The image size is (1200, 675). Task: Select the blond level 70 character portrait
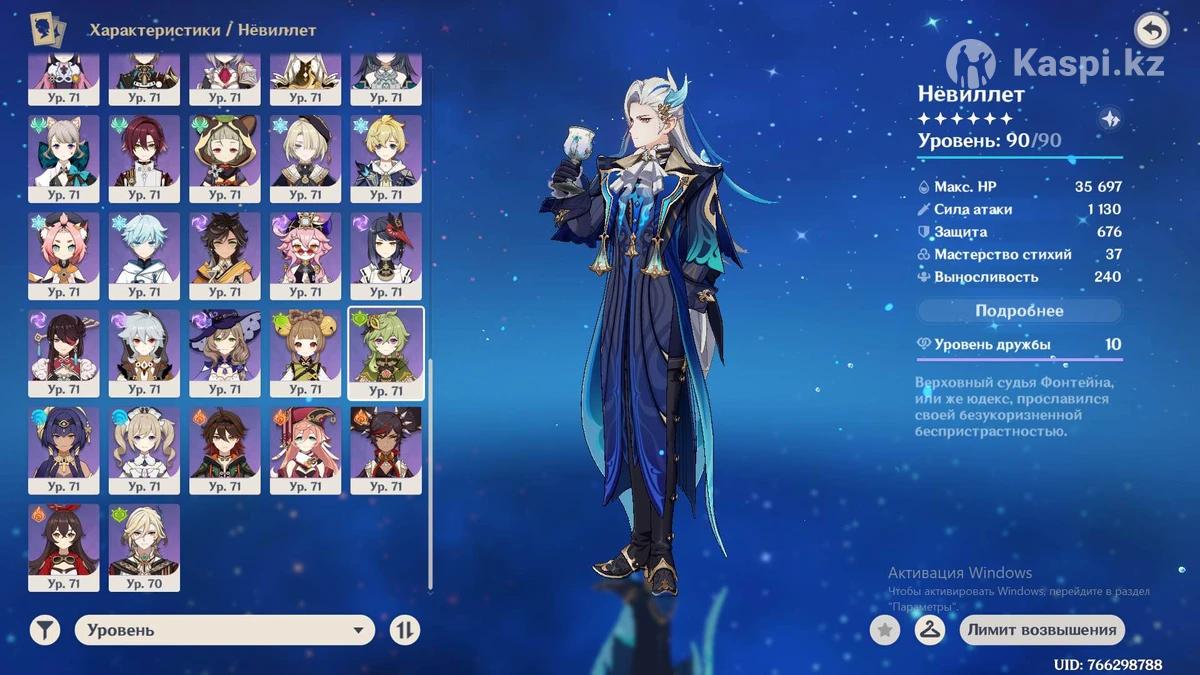144,547
